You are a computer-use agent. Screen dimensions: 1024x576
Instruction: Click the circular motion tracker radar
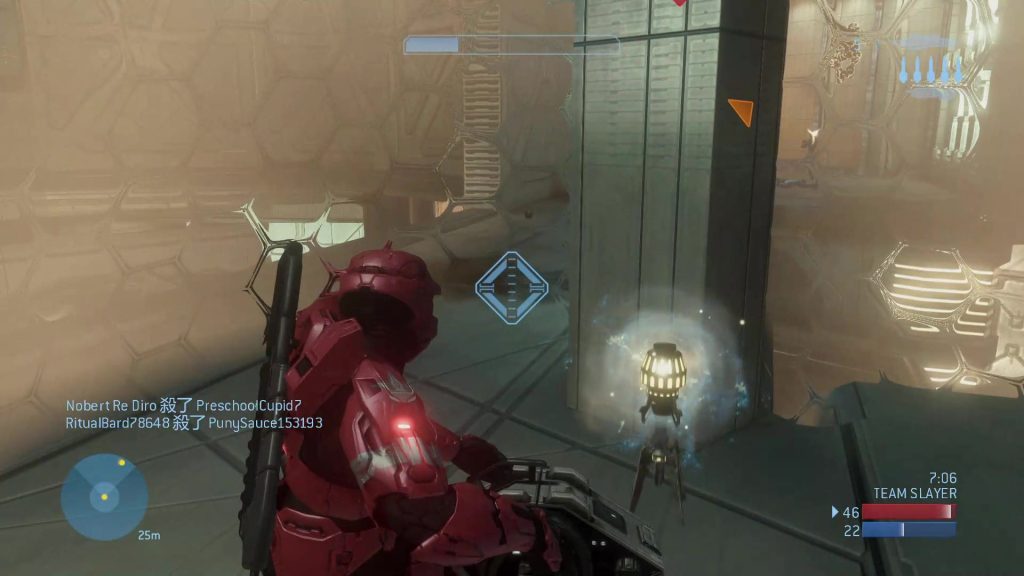tap(104, 496)
